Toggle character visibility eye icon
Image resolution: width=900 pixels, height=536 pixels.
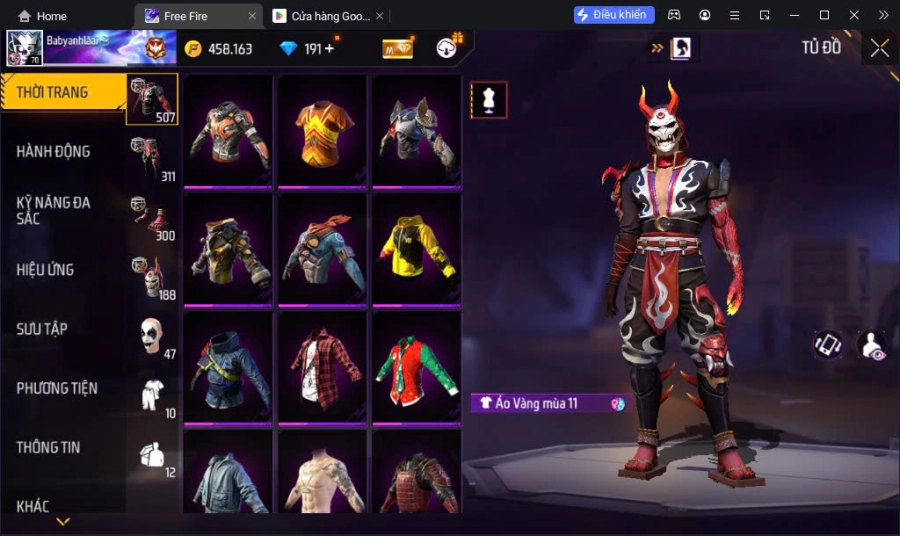click(871, 345)
